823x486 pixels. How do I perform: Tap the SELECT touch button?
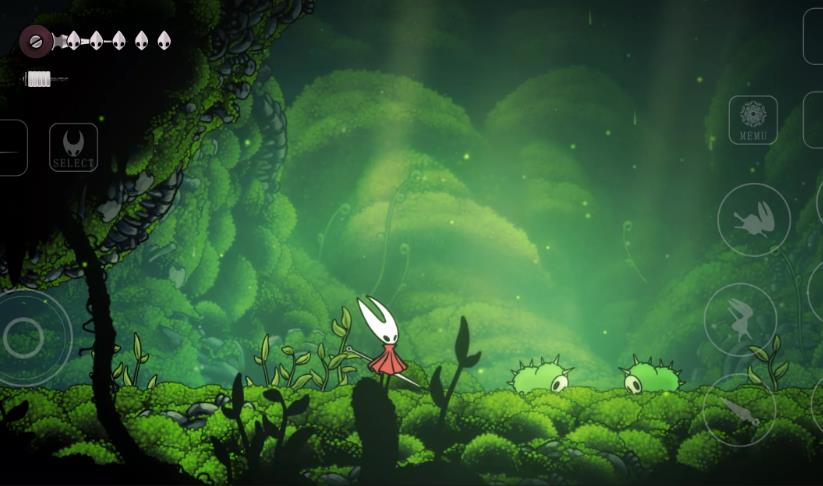pos(74,148)
